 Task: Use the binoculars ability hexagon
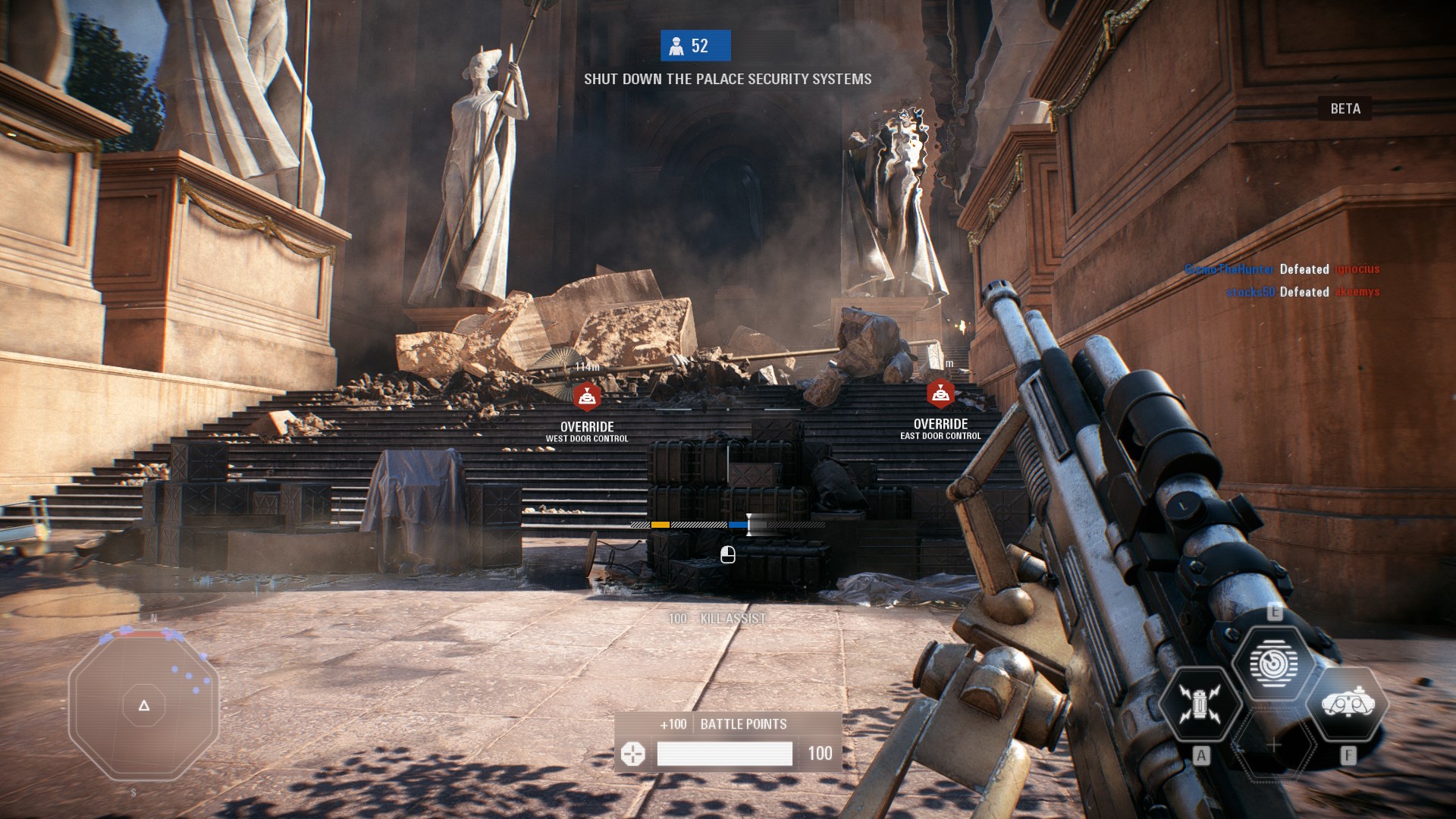point(1348,704)
